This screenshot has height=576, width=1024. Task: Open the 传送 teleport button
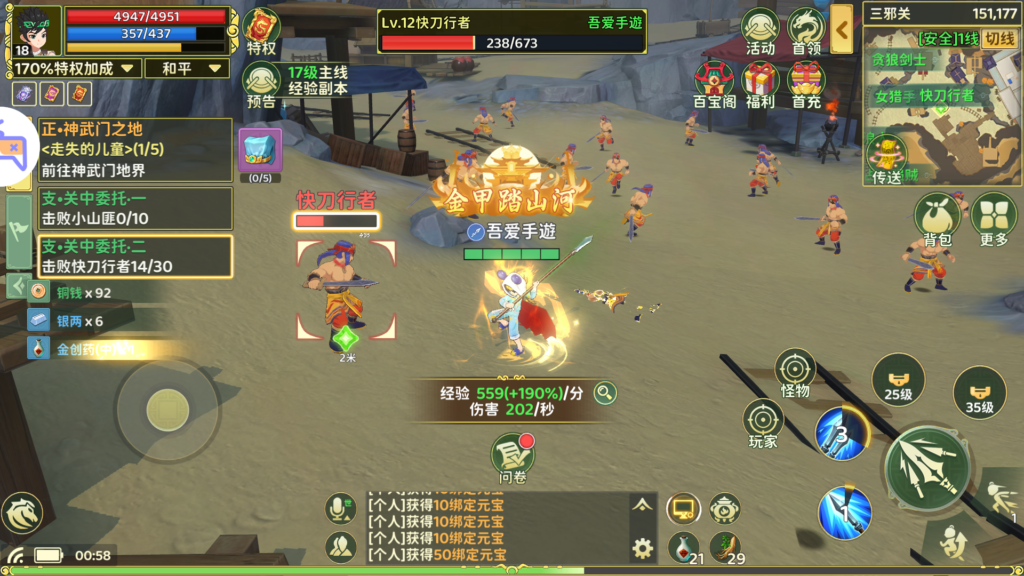point(886,160)
